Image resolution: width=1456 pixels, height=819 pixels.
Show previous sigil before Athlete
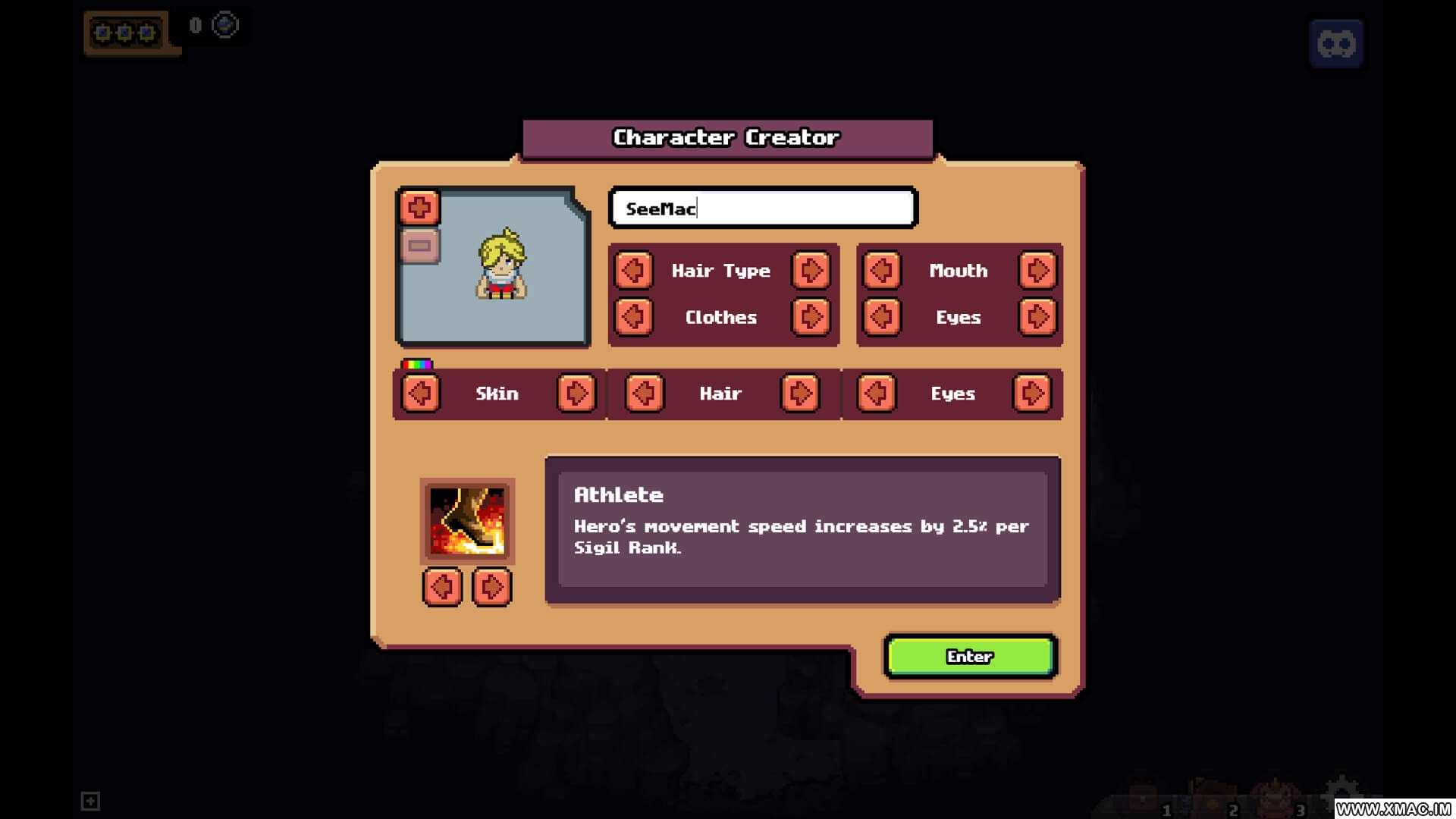pos(442,586)
